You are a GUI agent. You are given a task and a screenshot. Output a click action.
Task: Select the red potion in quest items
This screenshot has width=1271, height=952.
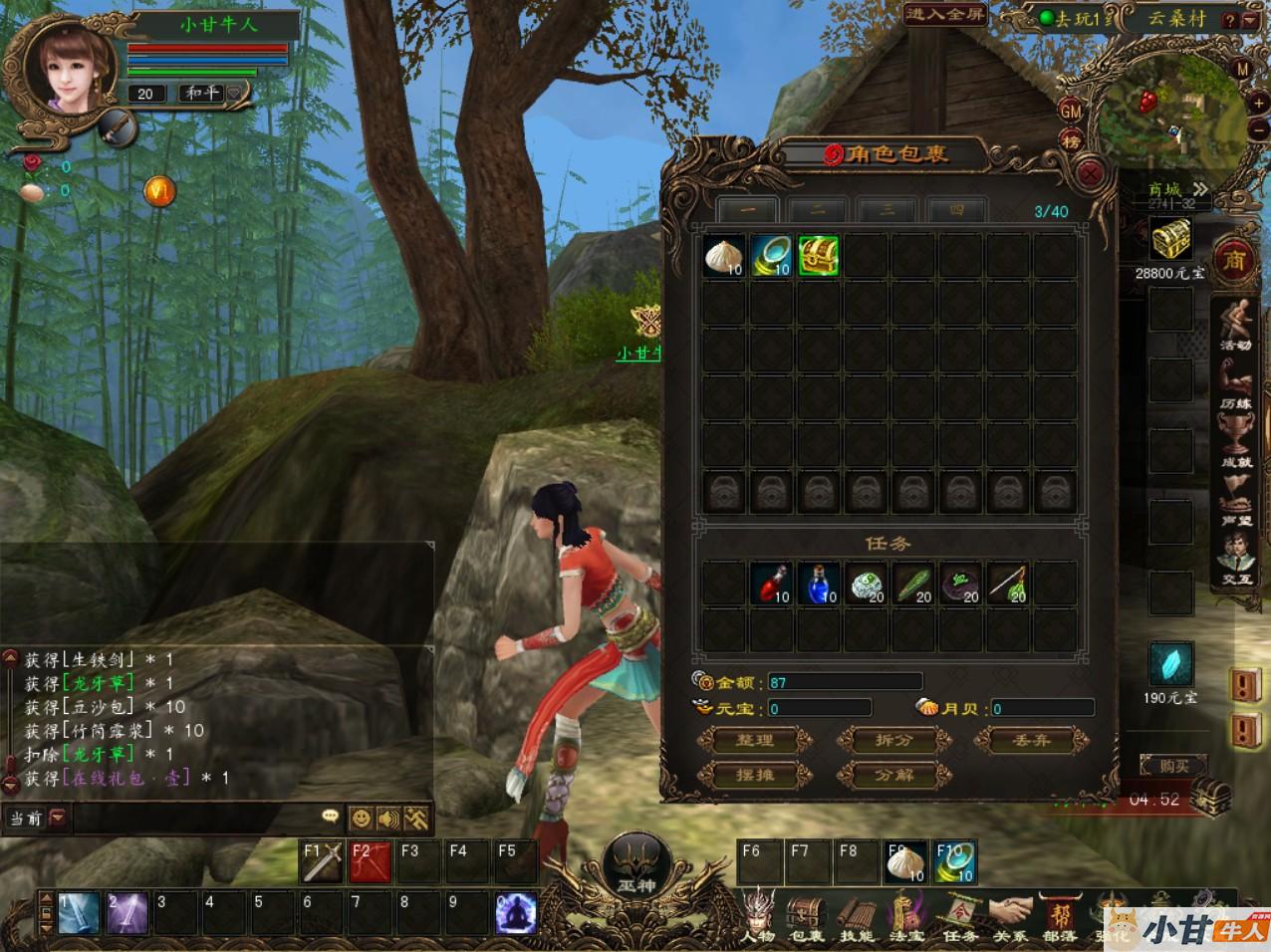click(770, 583)
